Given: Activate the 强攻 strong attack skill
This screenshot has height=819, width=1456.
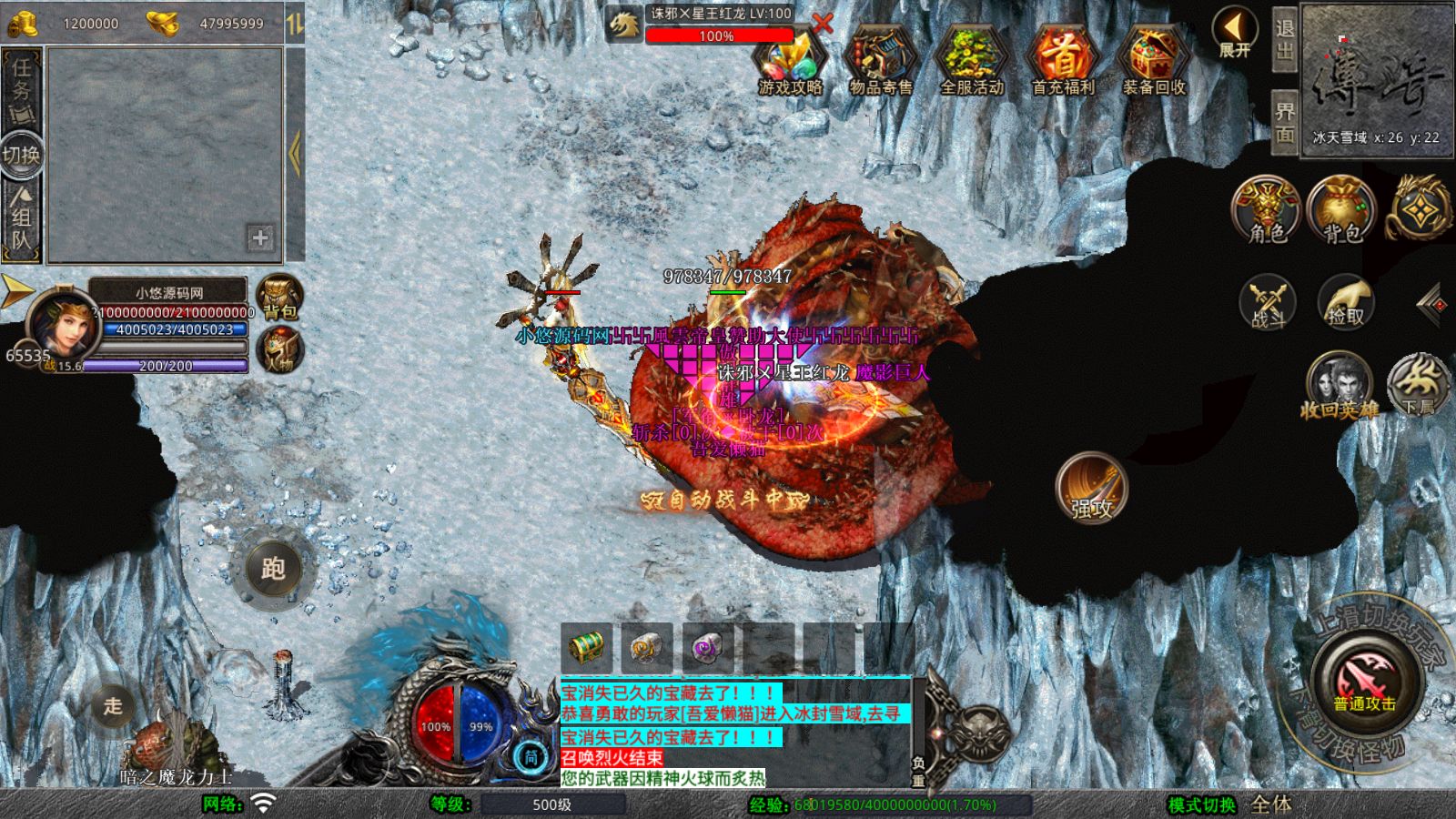Looking at the screenshot, I should click(x=1092, y=489).
